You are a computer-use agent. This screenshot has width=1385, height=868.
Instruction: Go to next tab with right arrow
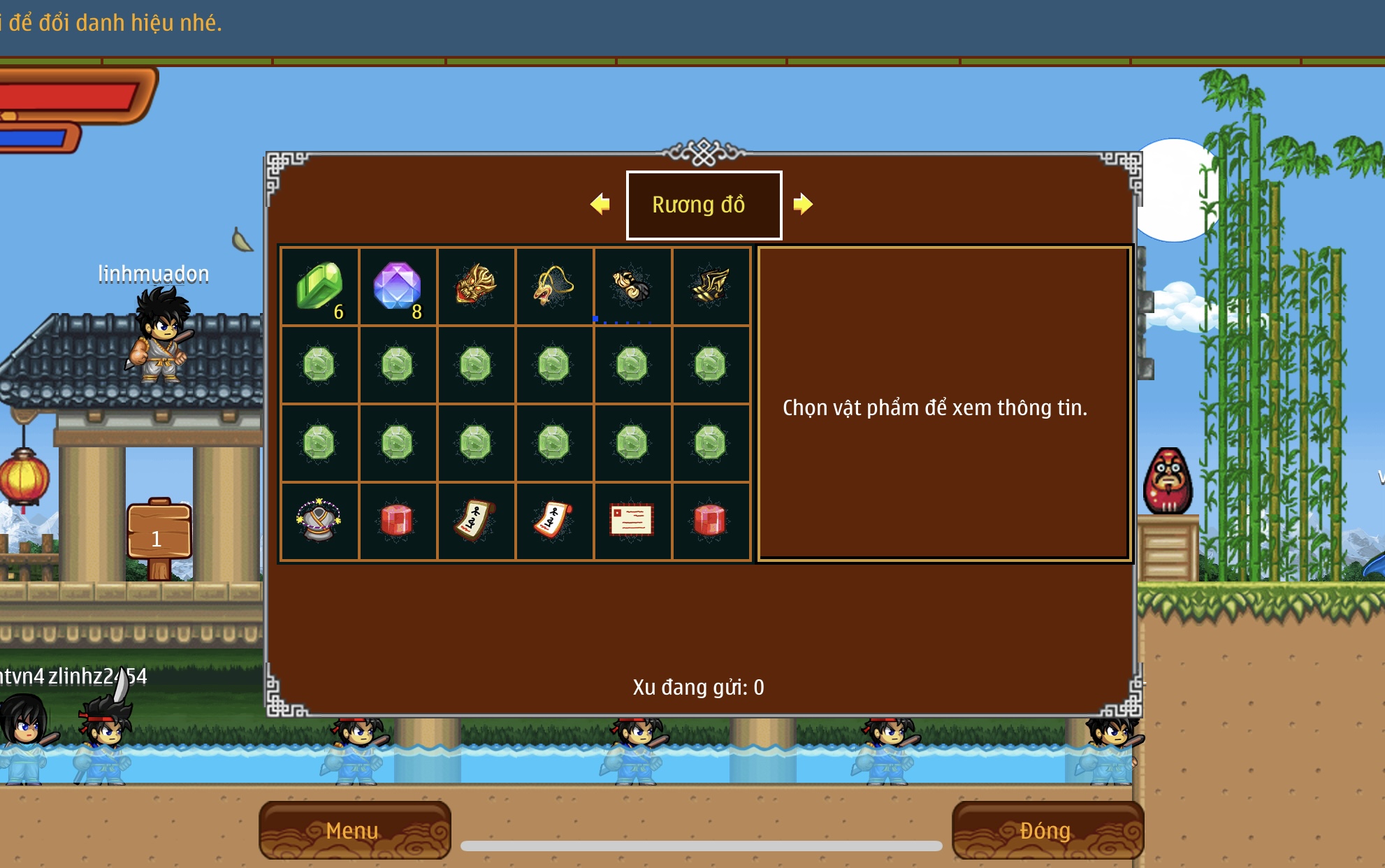tap(803, 204)
